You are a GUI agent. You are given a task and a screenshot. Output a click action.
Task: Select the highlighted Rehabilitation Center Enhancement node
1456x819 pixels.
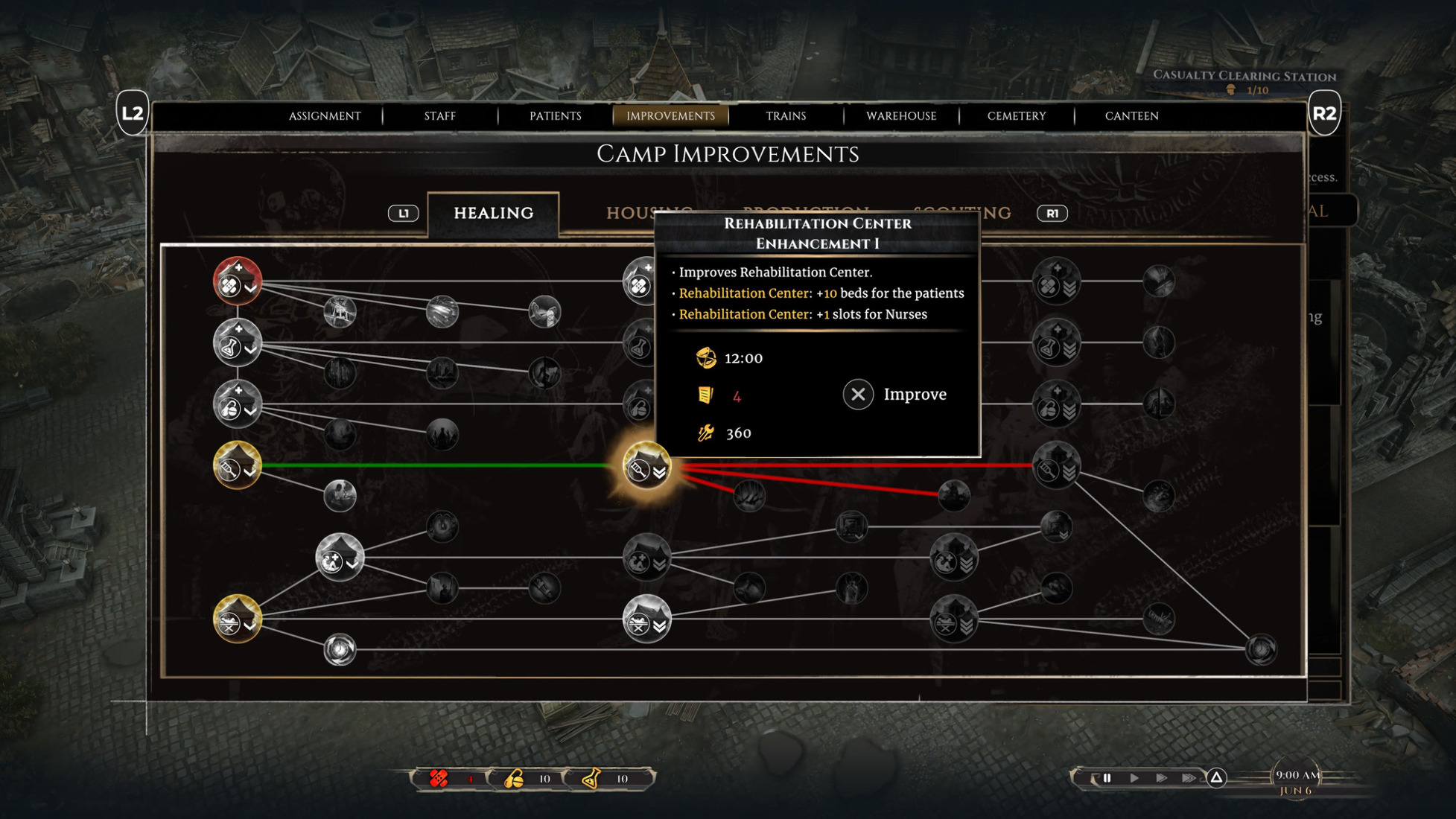coord(646,466)
